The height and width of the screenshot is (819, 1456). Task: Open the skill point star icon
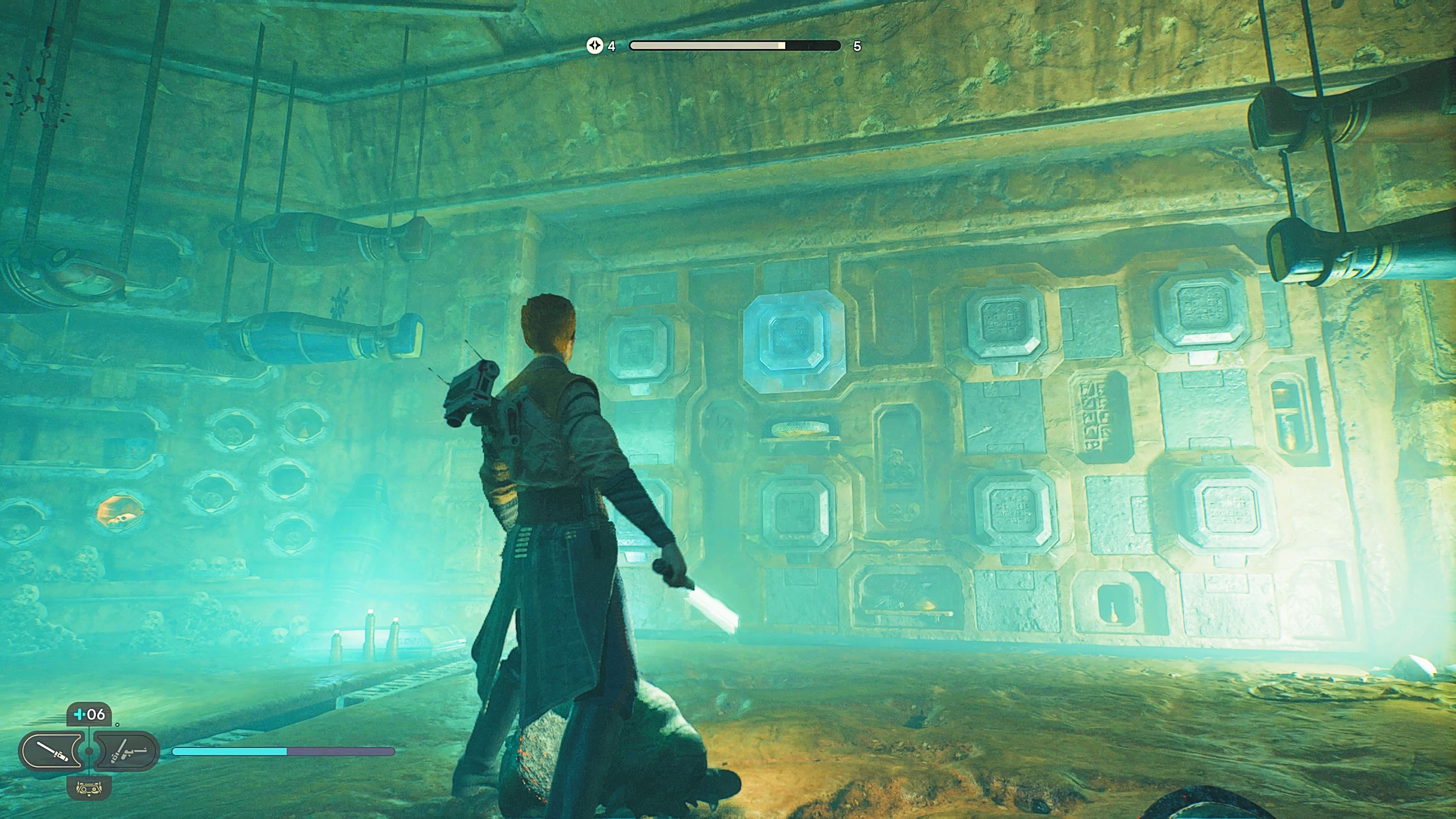(x=595, y=46)
